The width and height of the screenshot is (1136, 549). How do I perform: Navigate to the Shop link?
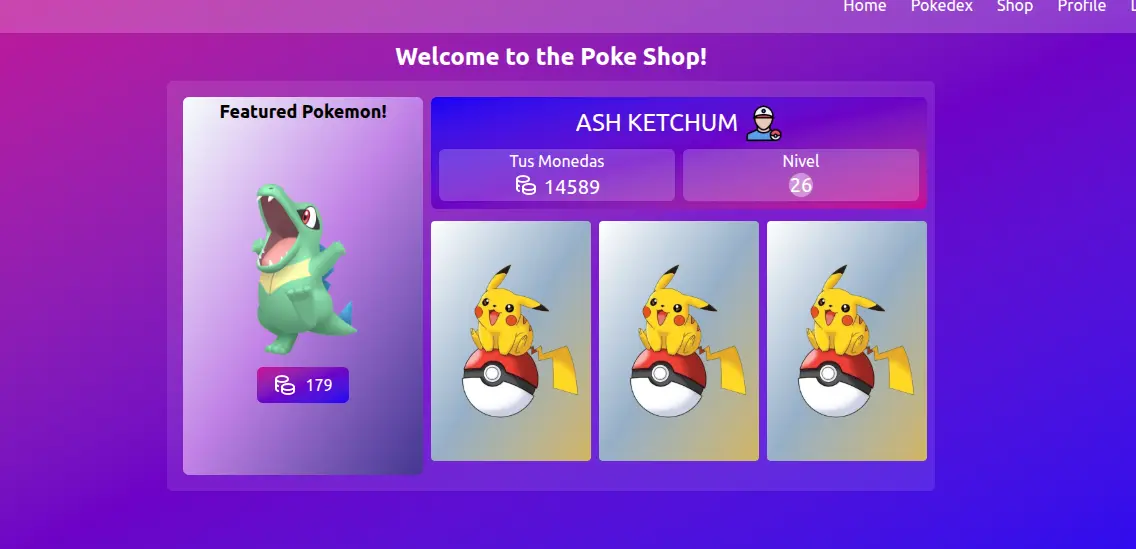tap(1014, 7)
